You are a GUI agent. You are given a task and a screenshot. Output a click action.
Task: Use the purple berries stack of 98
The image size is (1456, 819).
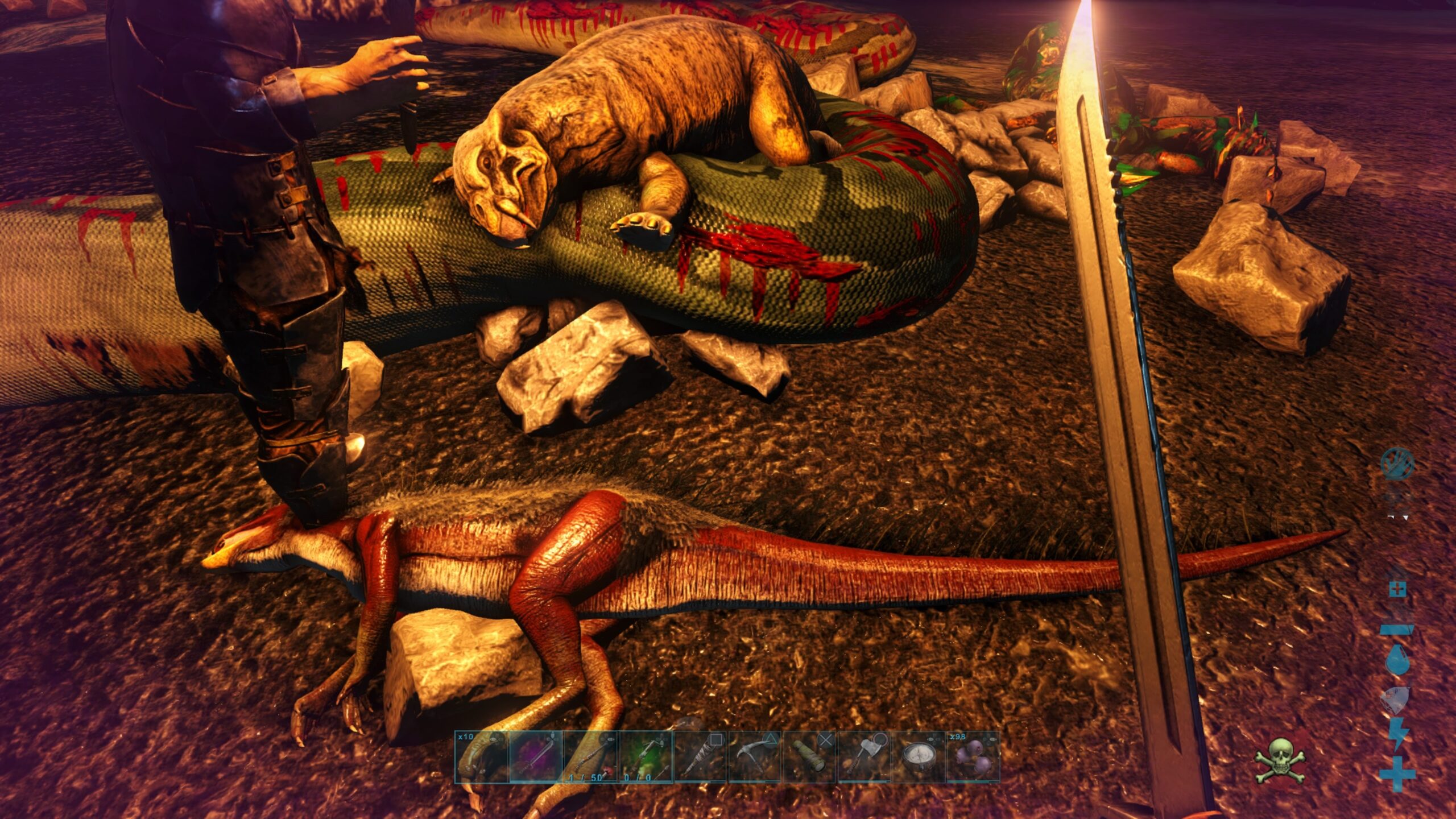973,757
